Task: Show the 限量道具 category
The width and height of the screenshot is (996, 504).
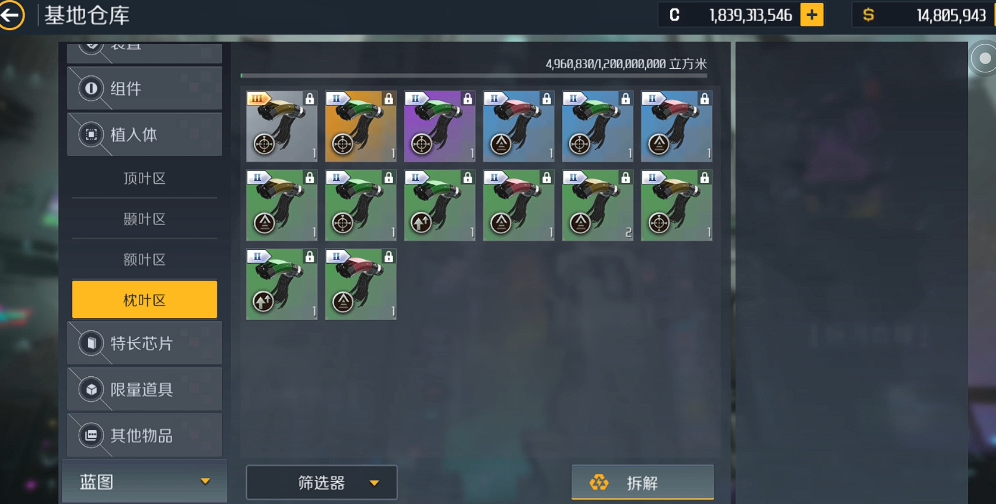Action: tap(144, 389)
